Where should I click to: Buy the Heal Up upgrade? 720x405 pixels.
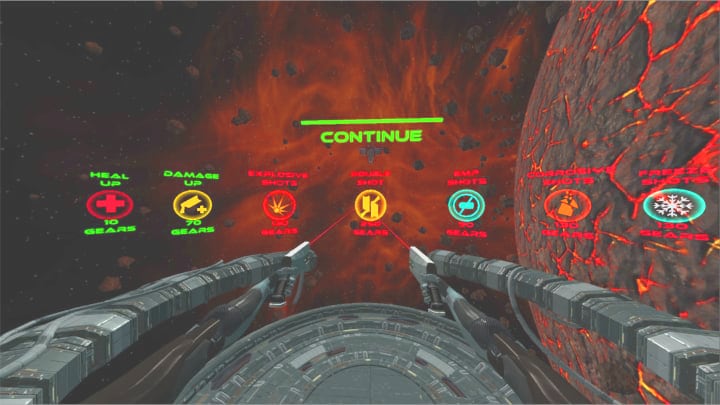pos(103,206)
